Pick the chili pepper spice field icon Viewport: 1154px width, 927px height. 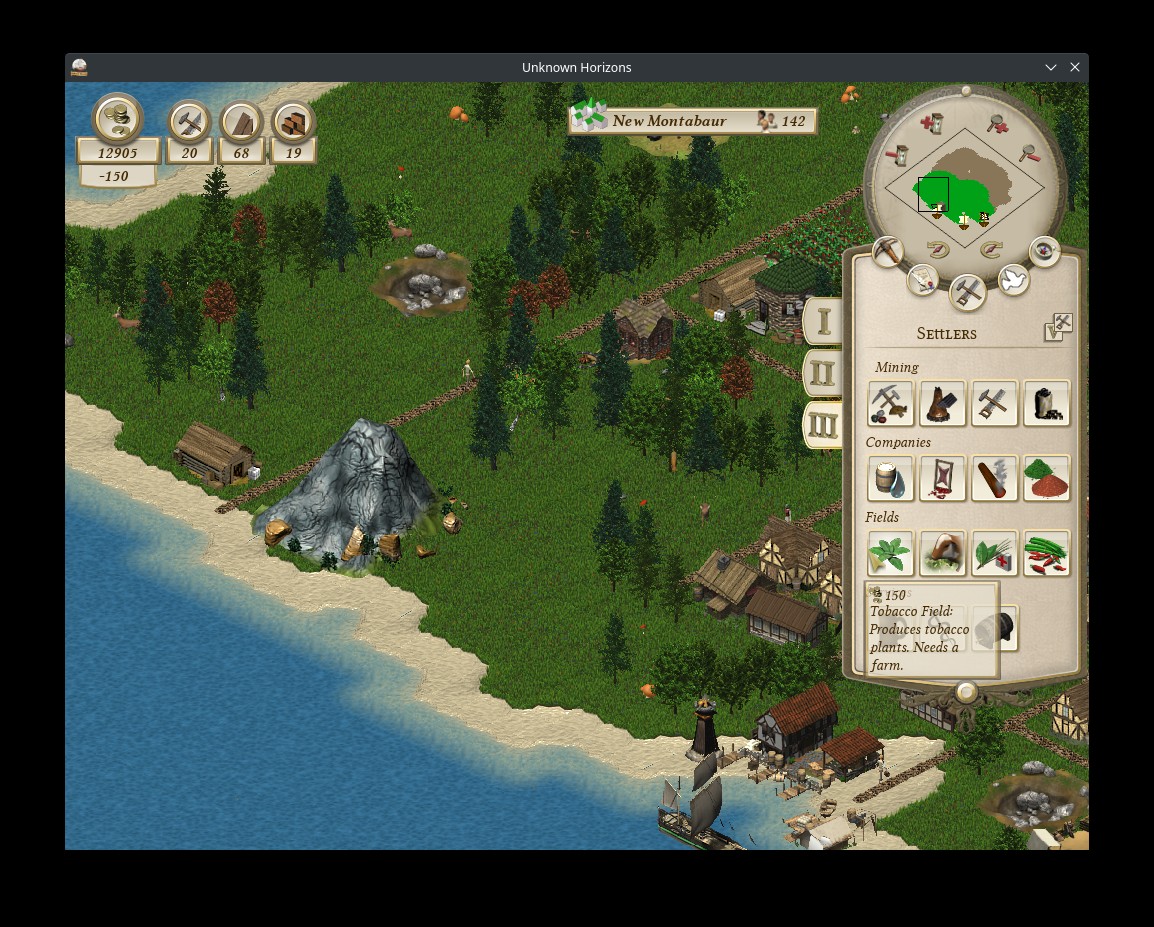[x=1046, y=553]
